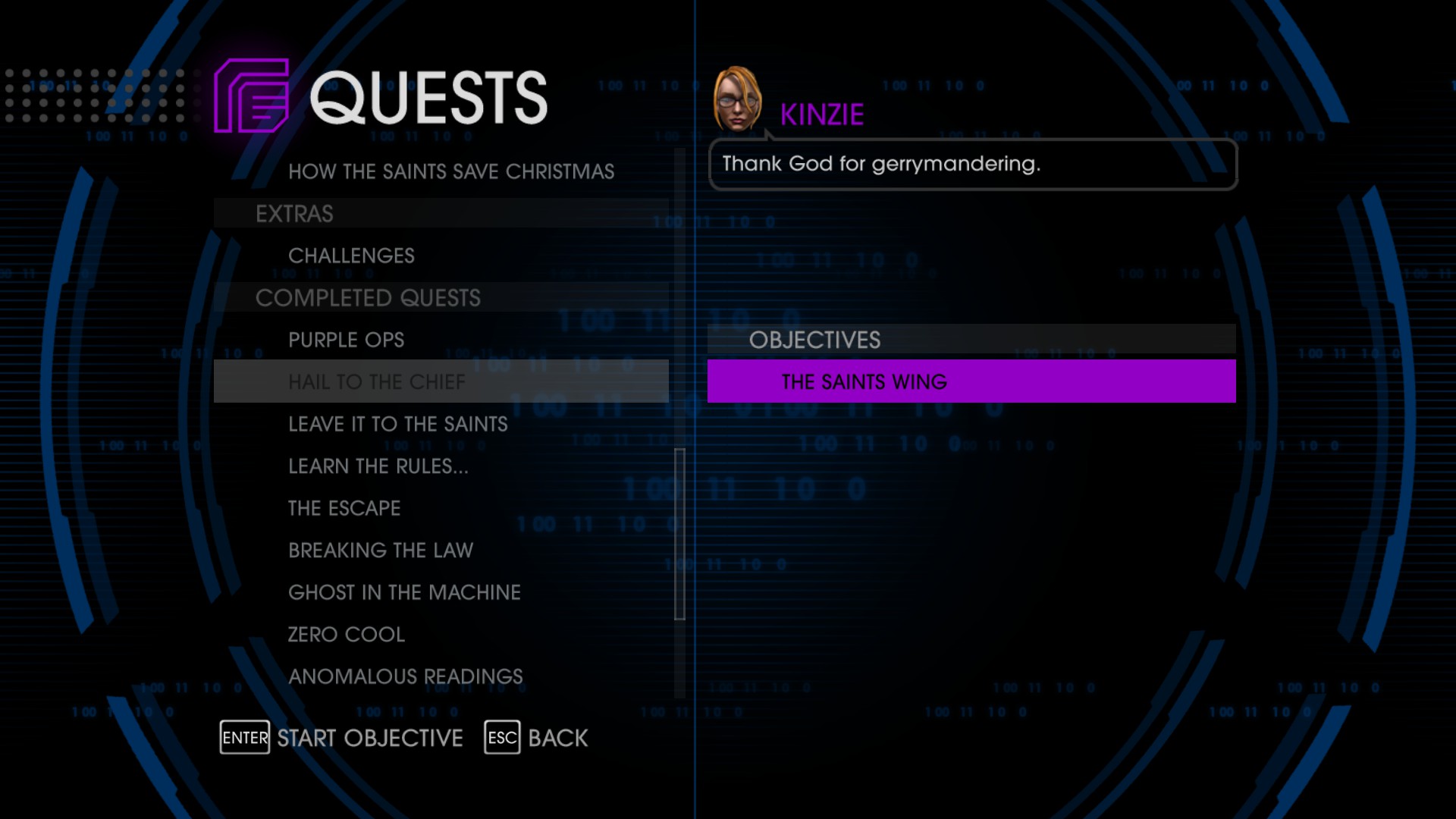Viewport: 1456px width, 819px height.
Task: Select the Challenges entry
Action: pos(351,256)
